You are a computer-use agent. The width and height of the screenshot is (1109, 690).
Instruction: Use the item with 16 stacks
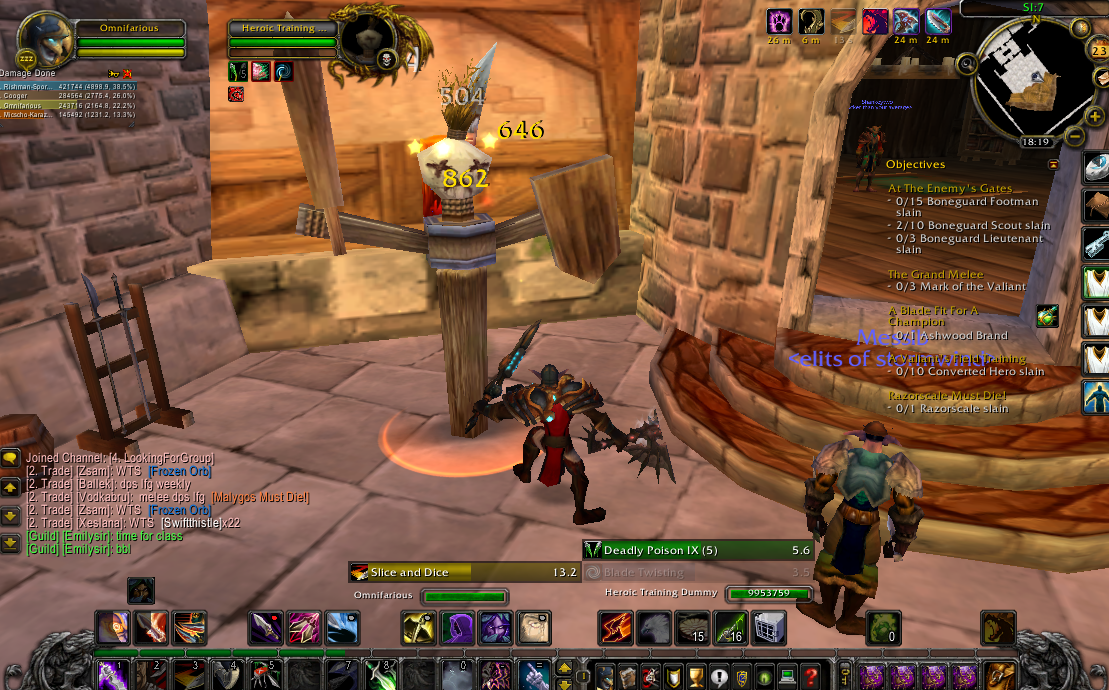731,628
